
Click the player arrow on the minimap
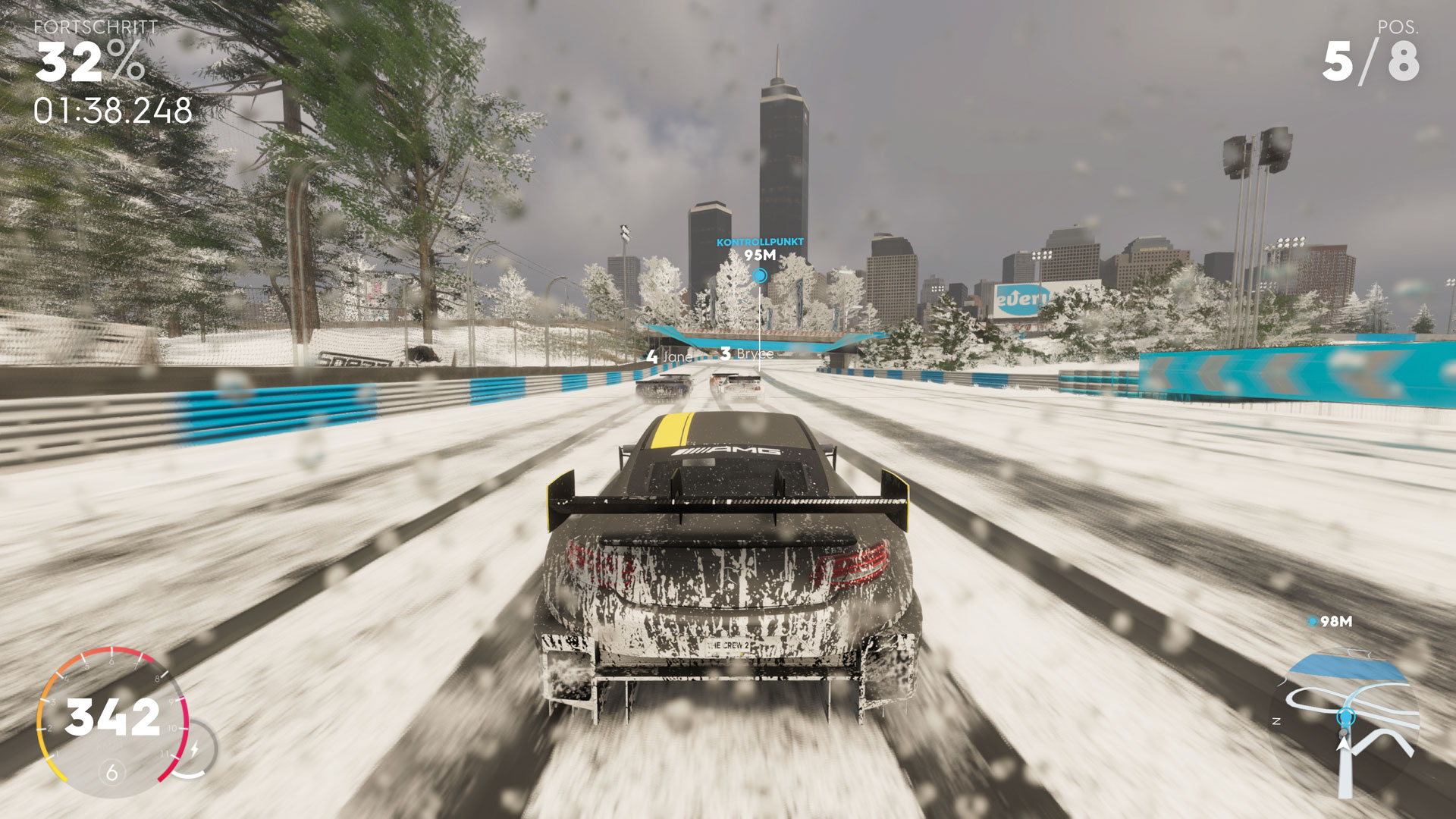coord(1344,743)
